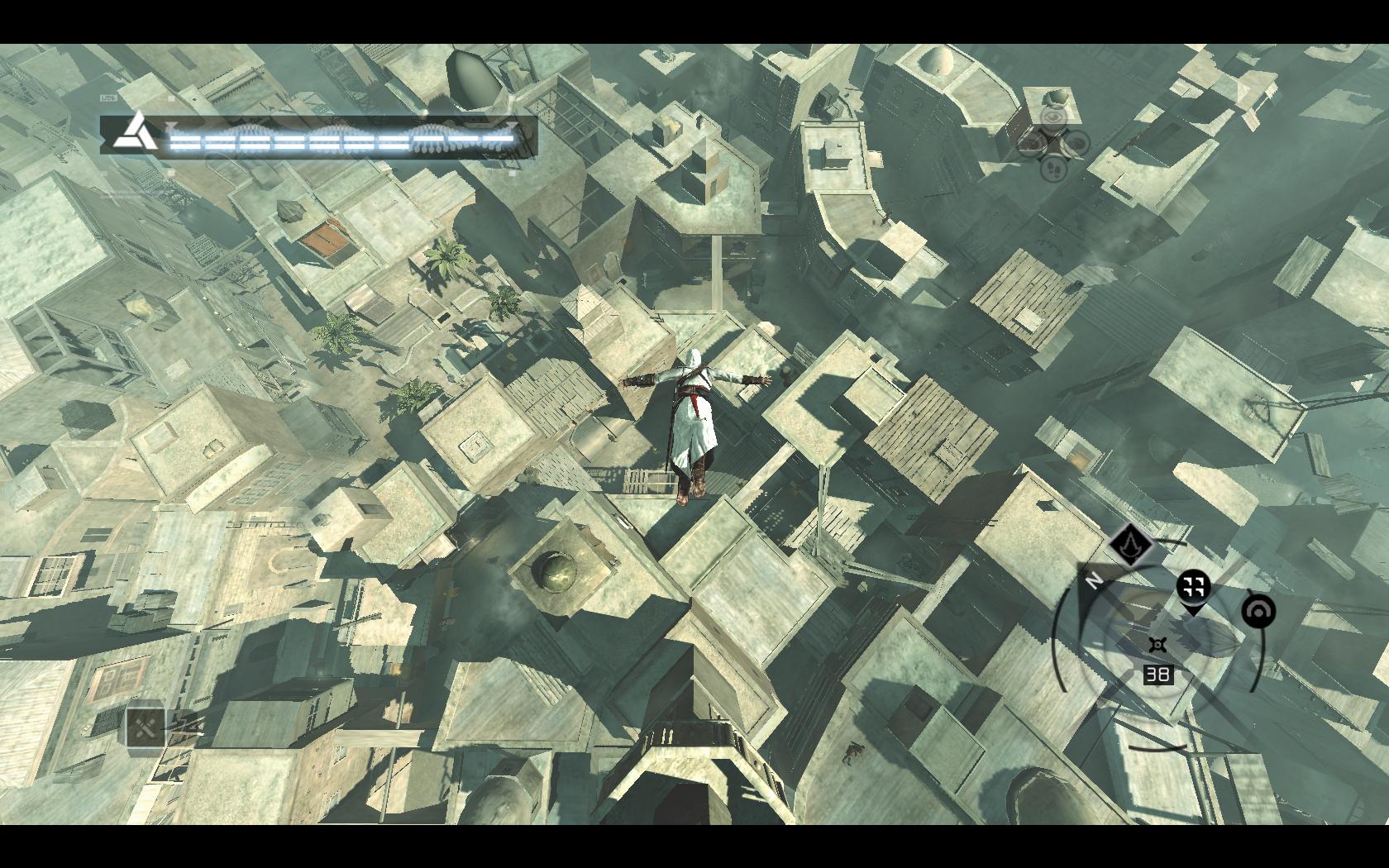Select the four-corner target marker on minimap
This screenshot has height=868, width=1389.
[1193, 588]
